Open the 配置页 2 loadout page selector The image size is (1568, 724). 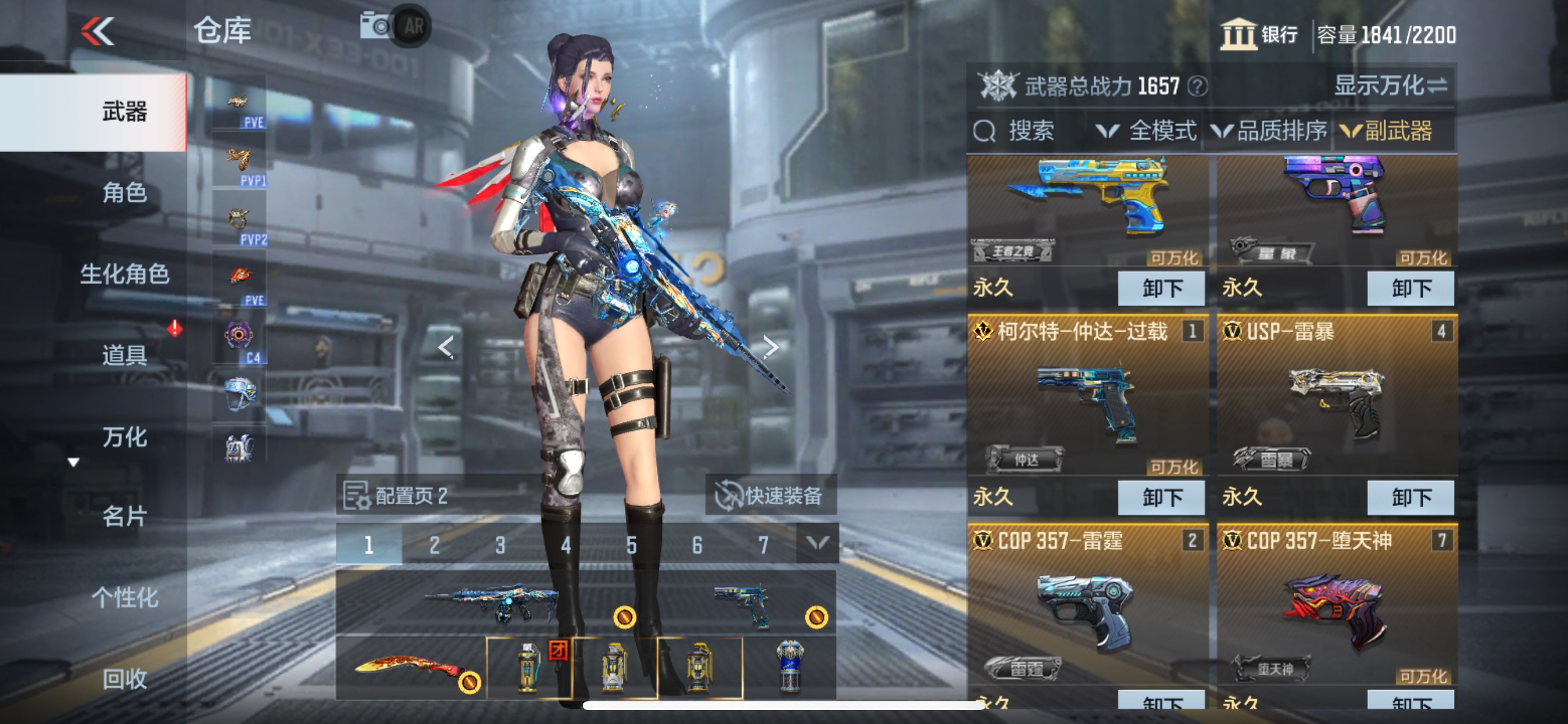pyautogui.click(x=397, y=495)
